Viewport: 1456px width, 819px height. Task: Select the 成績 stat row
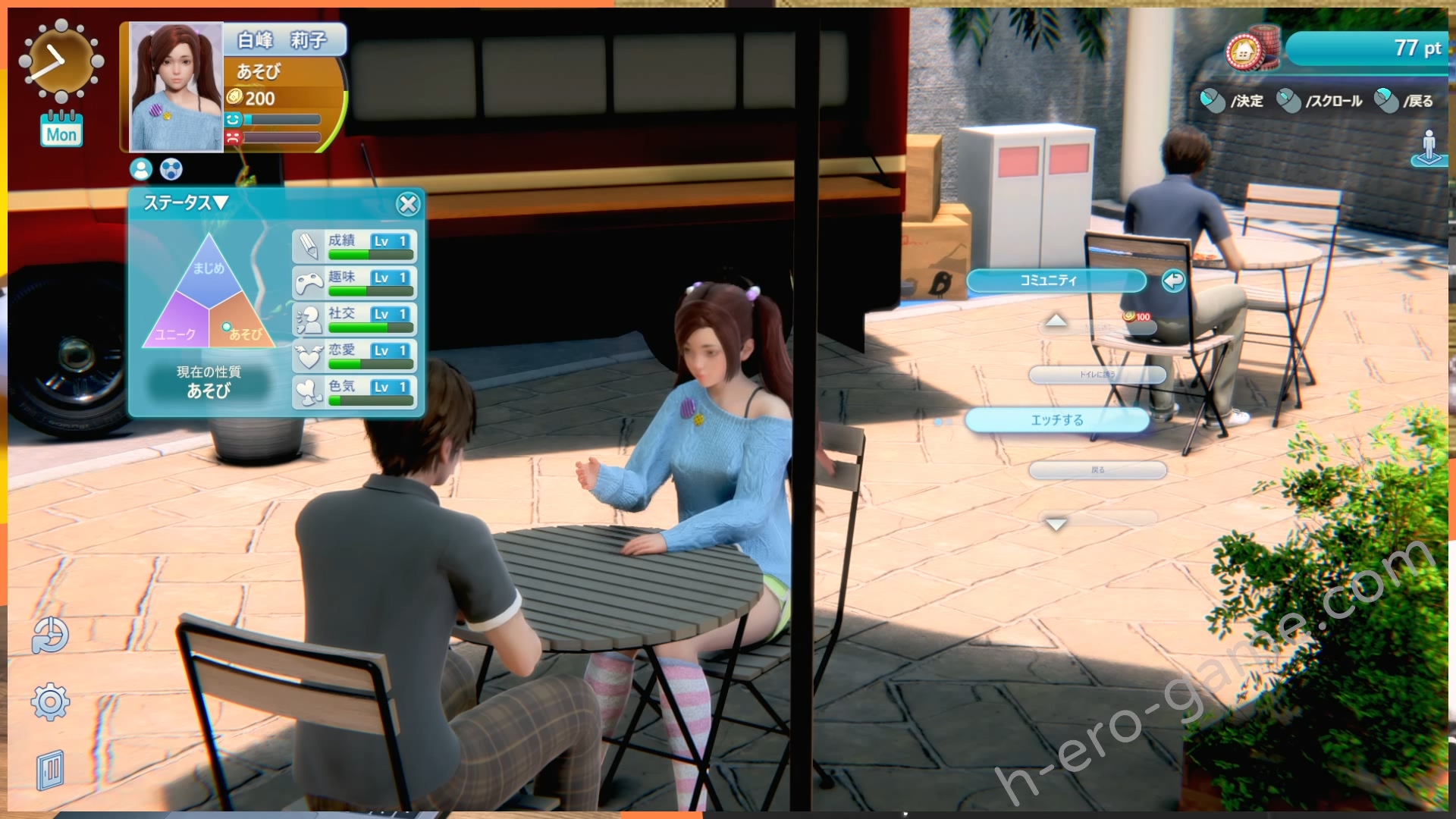tap(354, 246)
